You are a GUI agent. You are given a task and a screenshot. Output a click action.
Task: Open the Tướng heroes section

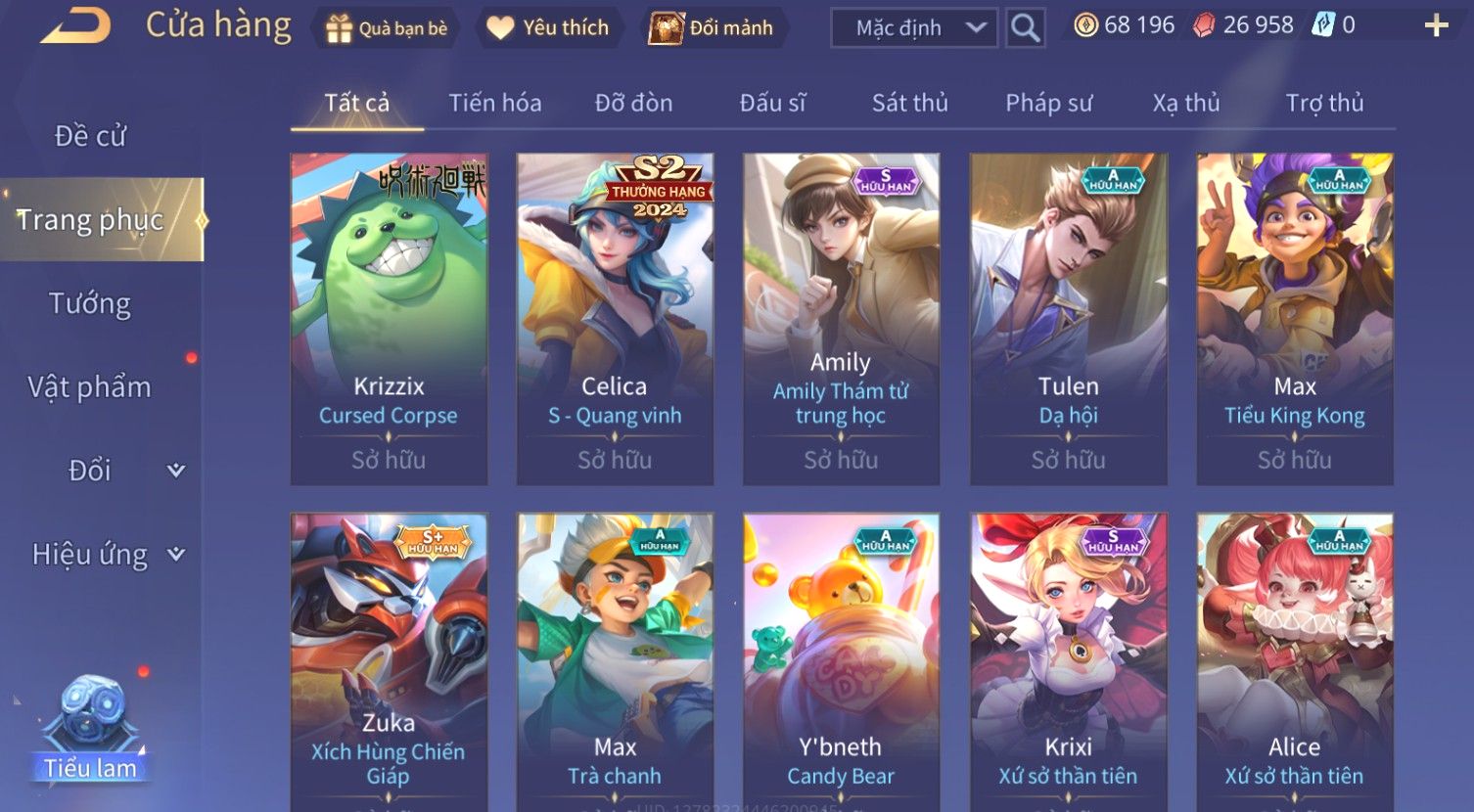[x=90, y=303]
